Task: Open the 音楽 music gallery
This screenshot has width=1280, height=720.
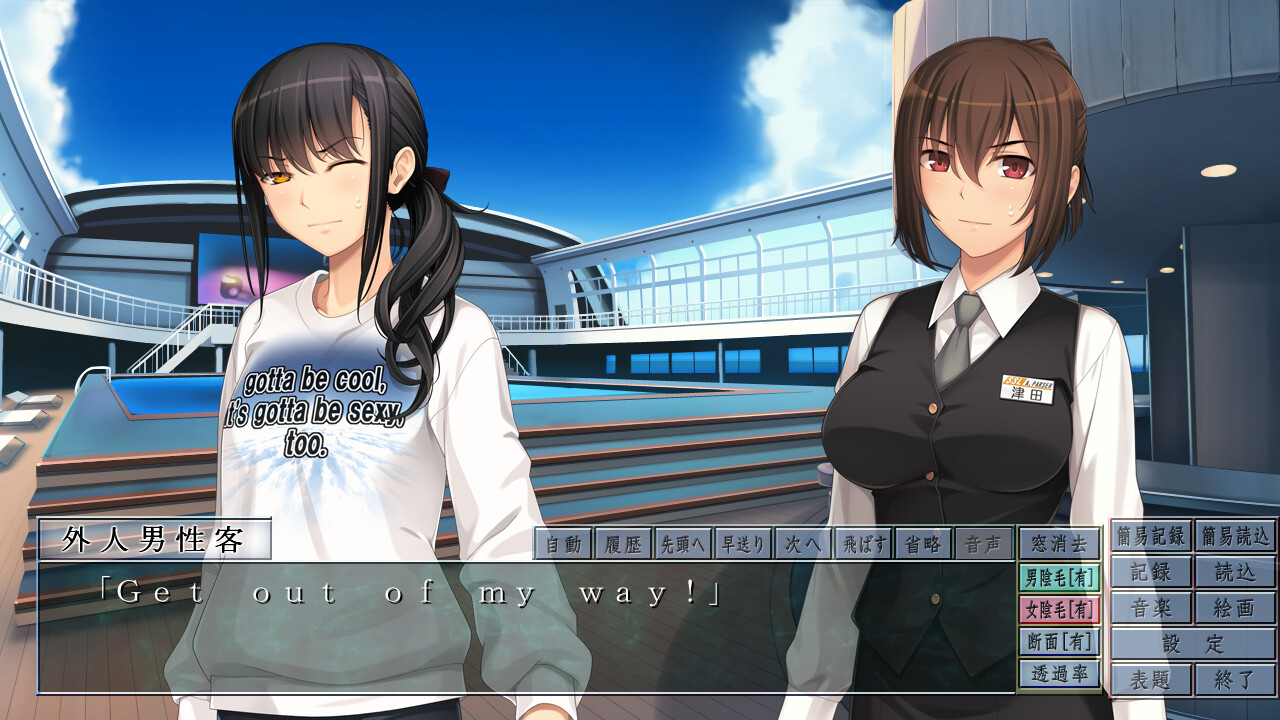Action: click(1151, 608)
